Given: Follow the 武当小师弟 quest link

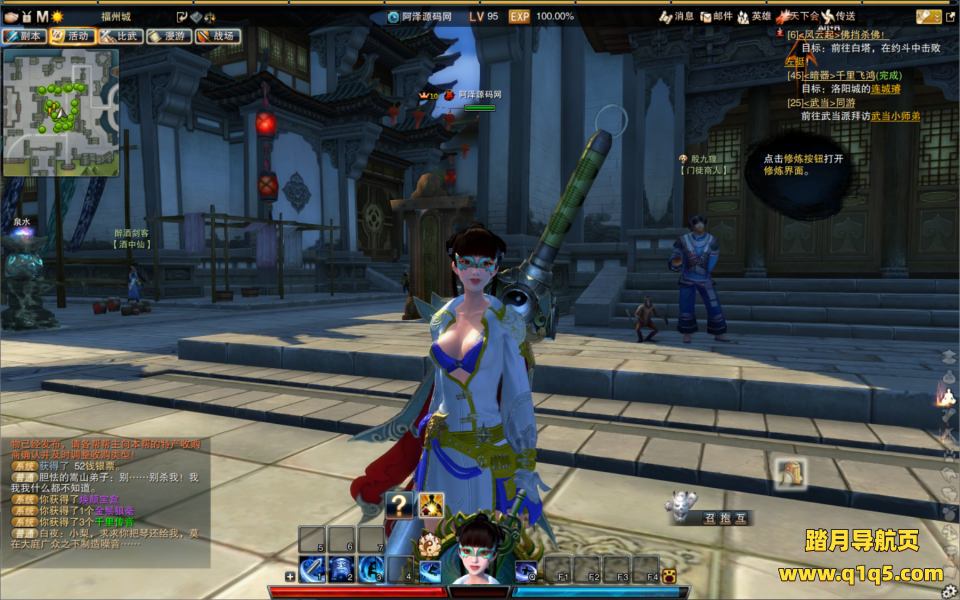Looking at the screenshot, I should (x=894, y=116).
